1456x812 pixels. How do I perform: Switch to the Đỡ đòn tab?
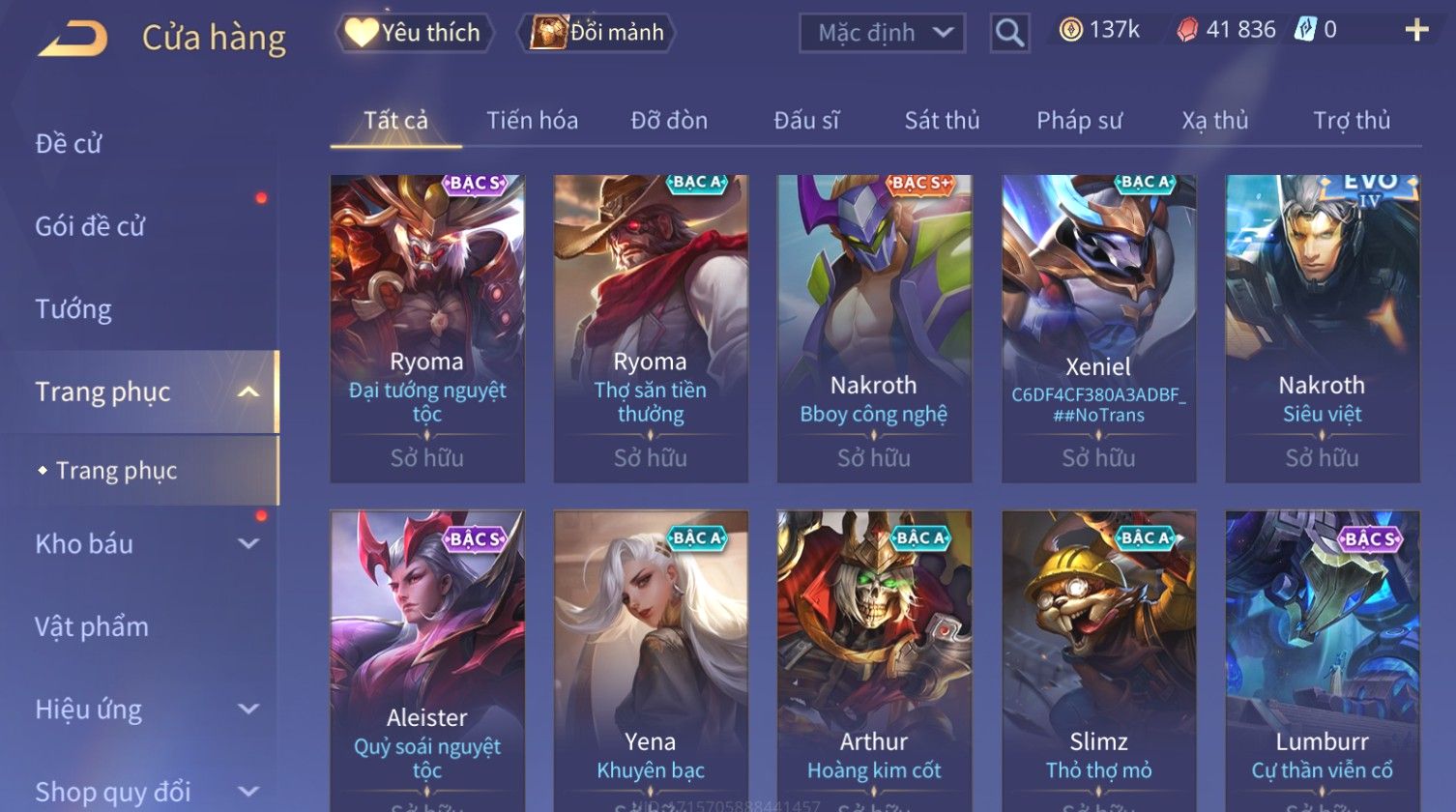[x=669, y=121]
